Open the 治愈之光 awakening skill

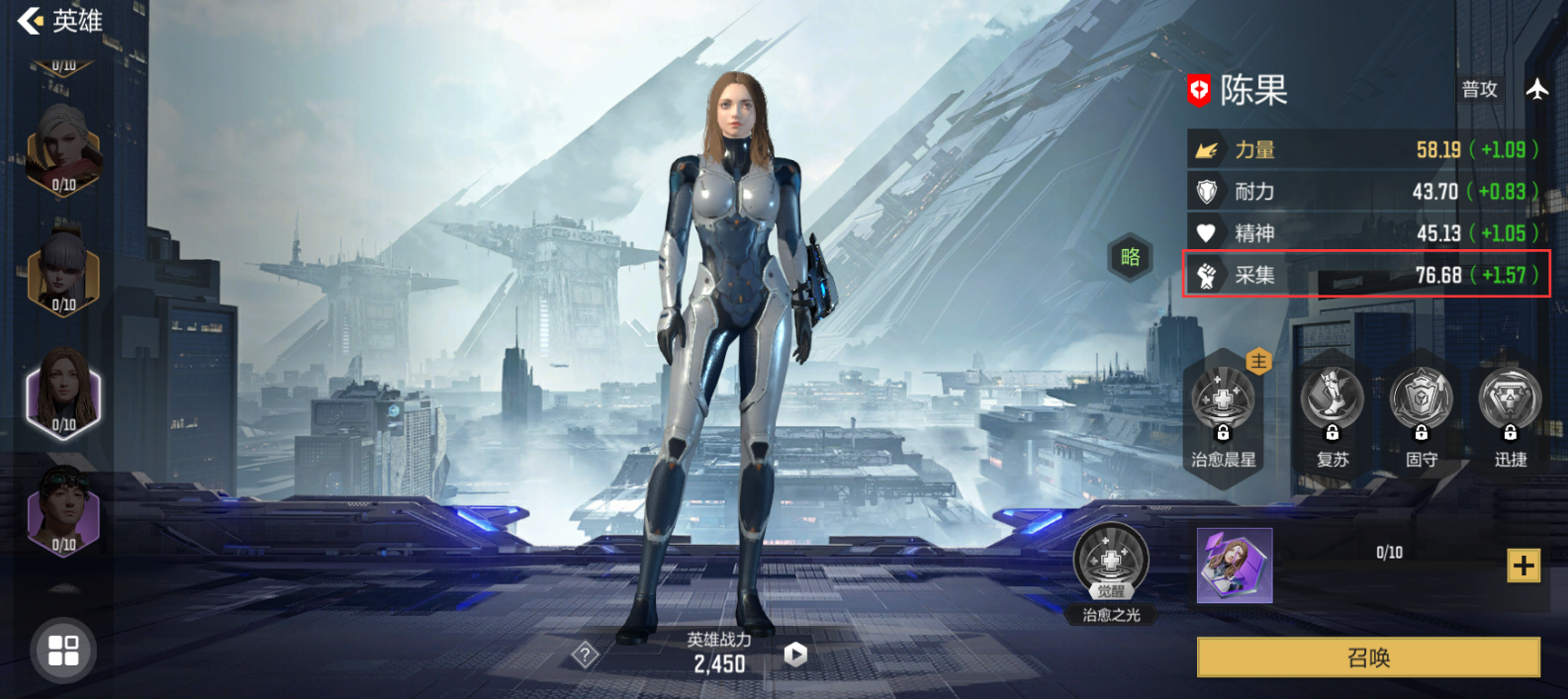point(1111,564)
